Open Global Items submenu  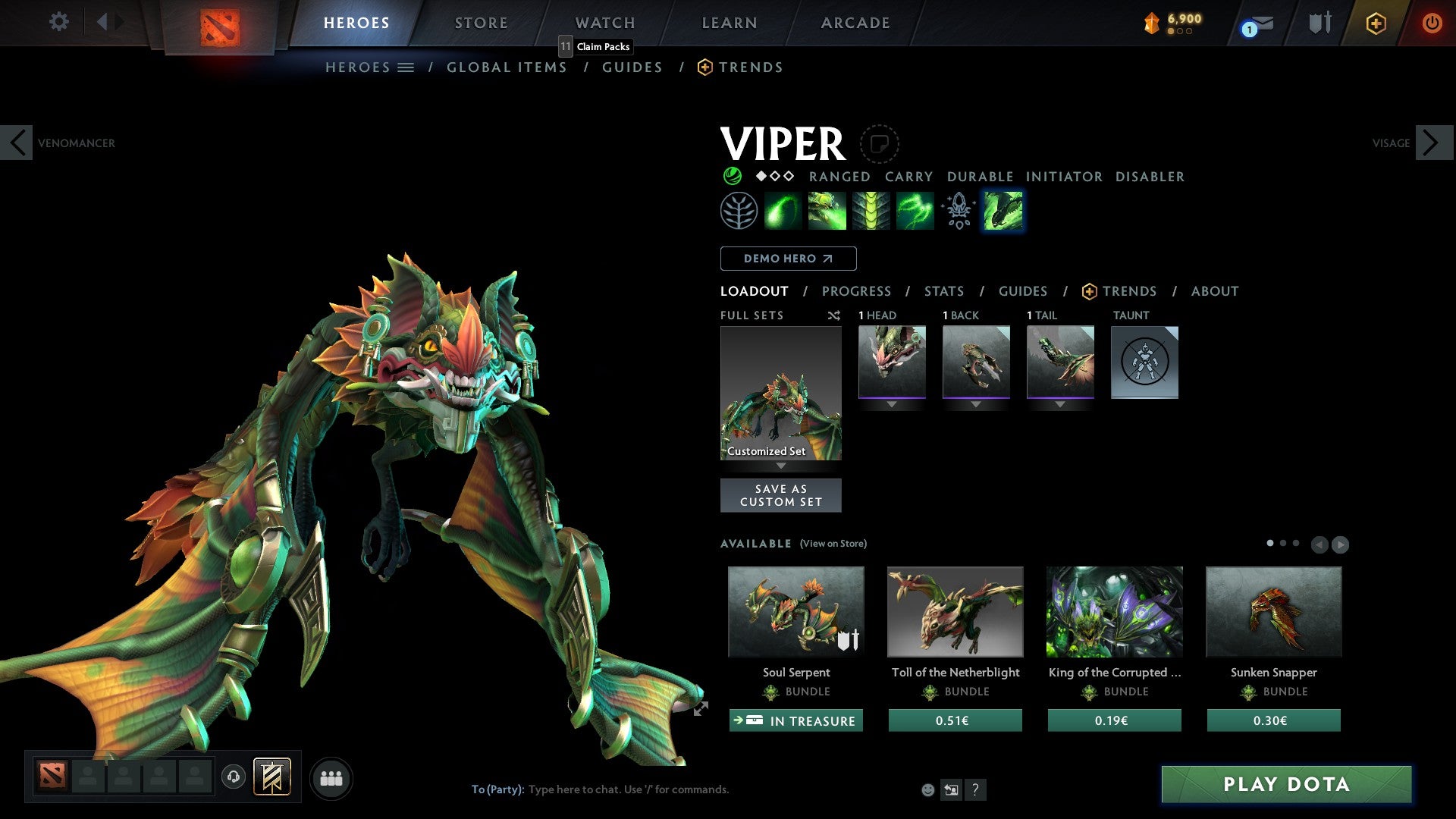click(x=507, y=67)
